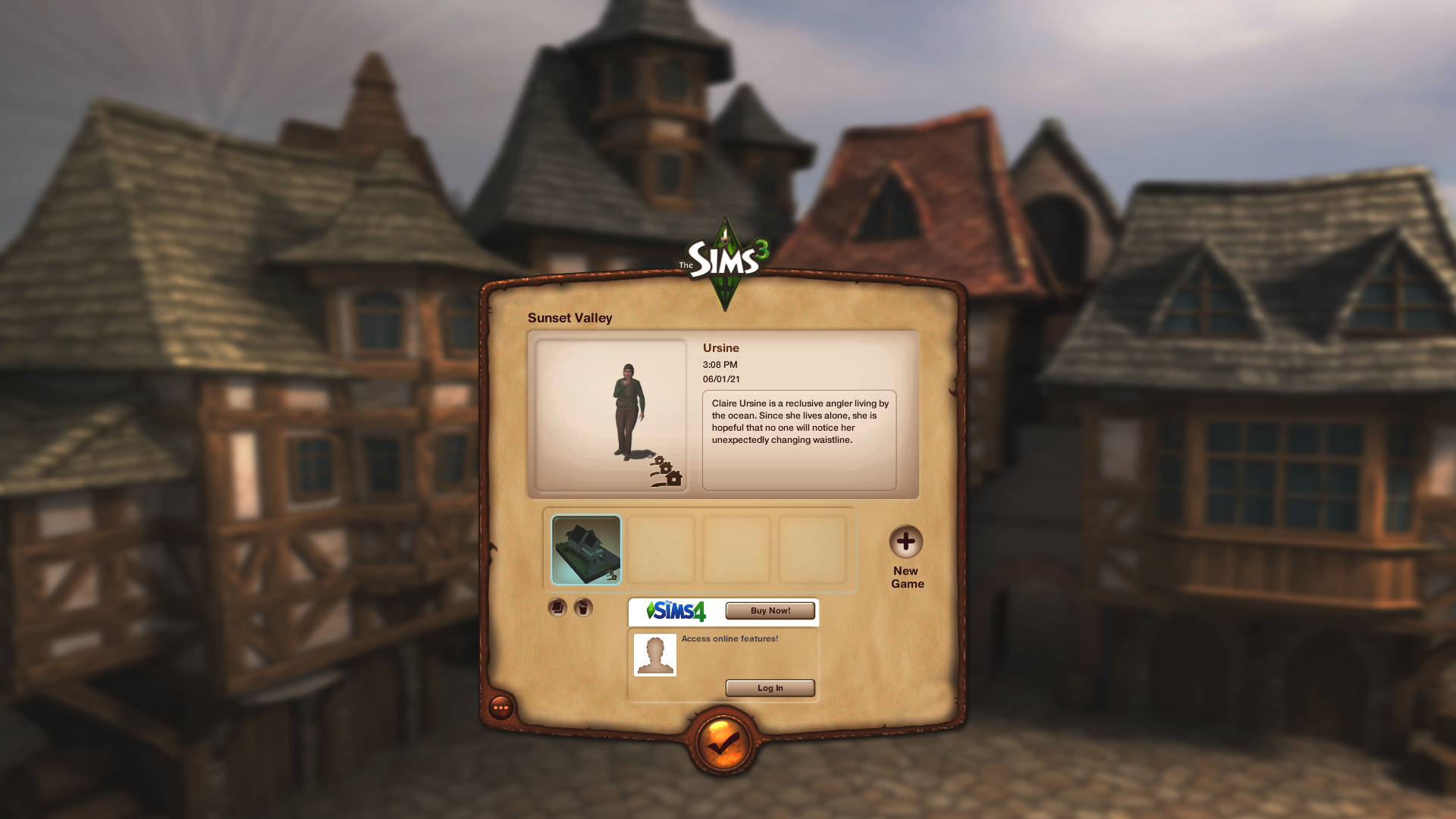Log In to access online features
Viewport: 1456px width, 819px height.
point(770,688)
